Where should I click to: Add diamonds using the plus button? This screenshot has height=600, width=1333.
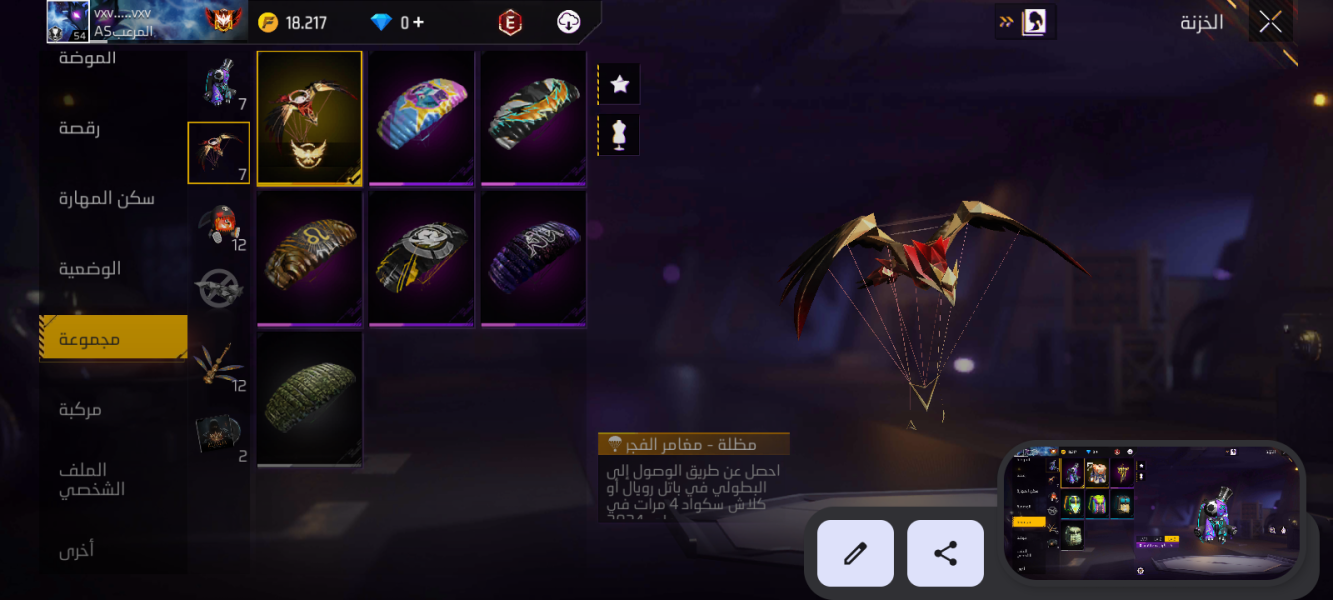pyautogui.click(x=417, y=22)
